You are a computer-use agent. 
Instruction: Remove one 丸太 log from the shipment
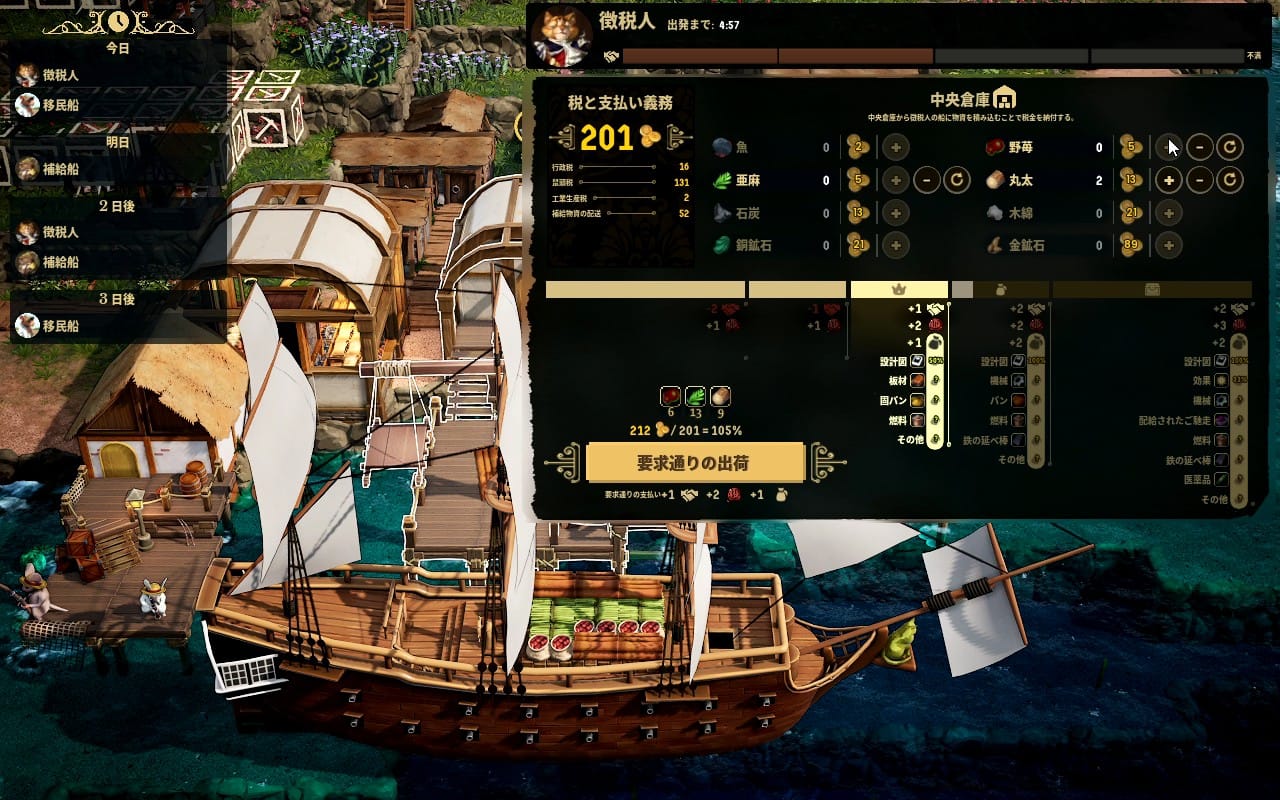pyautogui.click(x=1199, y=181)
